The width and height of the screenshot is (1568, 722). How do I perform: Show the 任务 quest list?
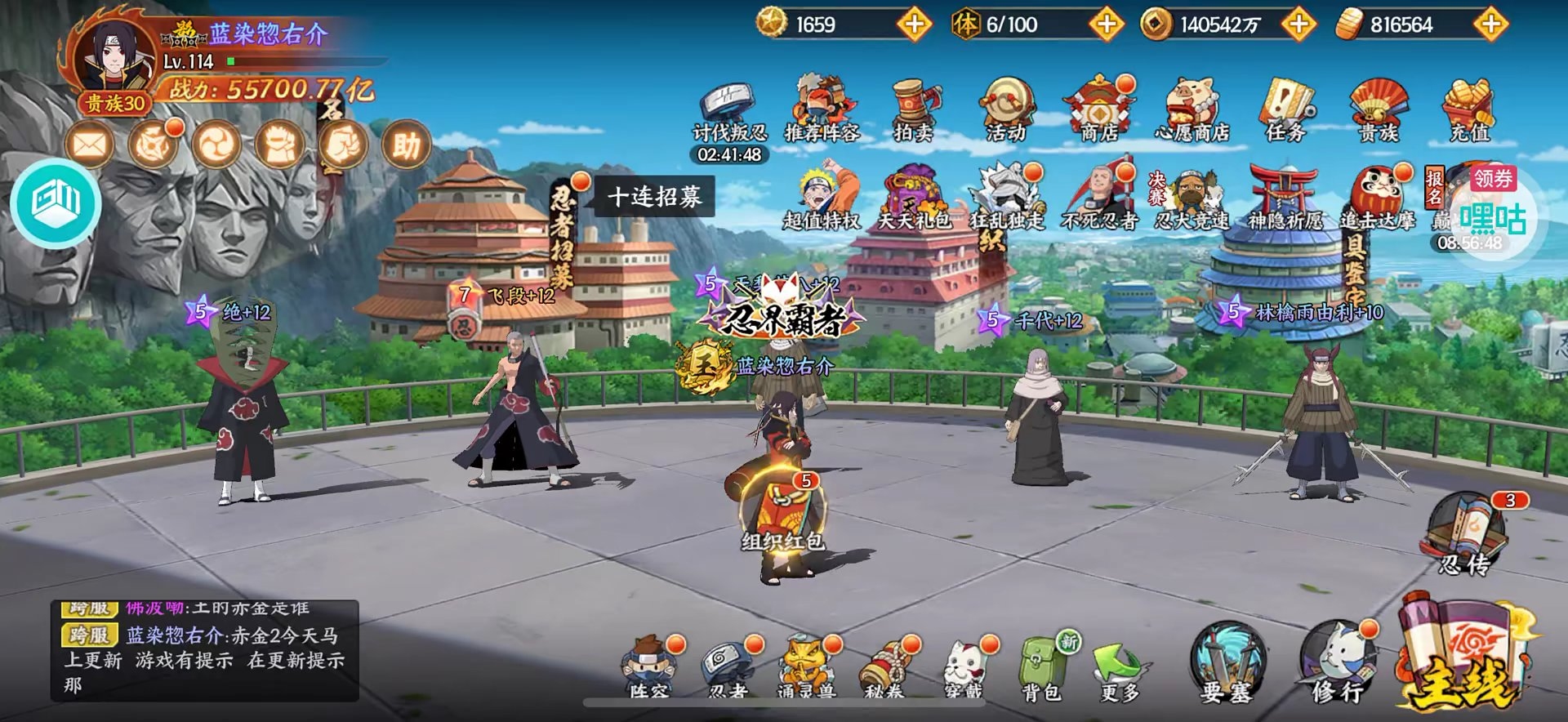1285,109
